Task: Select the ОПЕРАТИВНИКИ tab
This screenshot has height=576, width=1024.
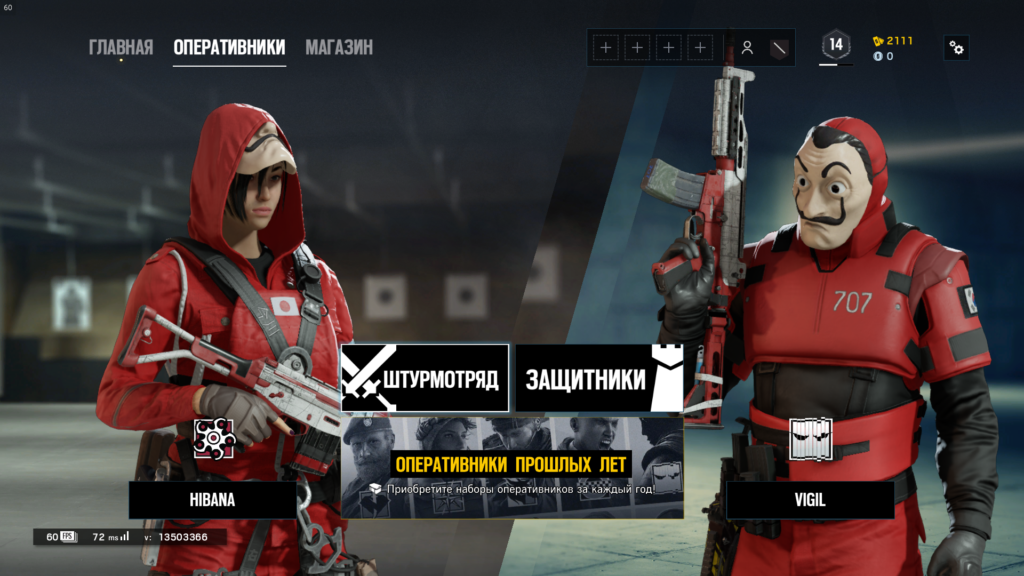Action: (x=229, y=47)
